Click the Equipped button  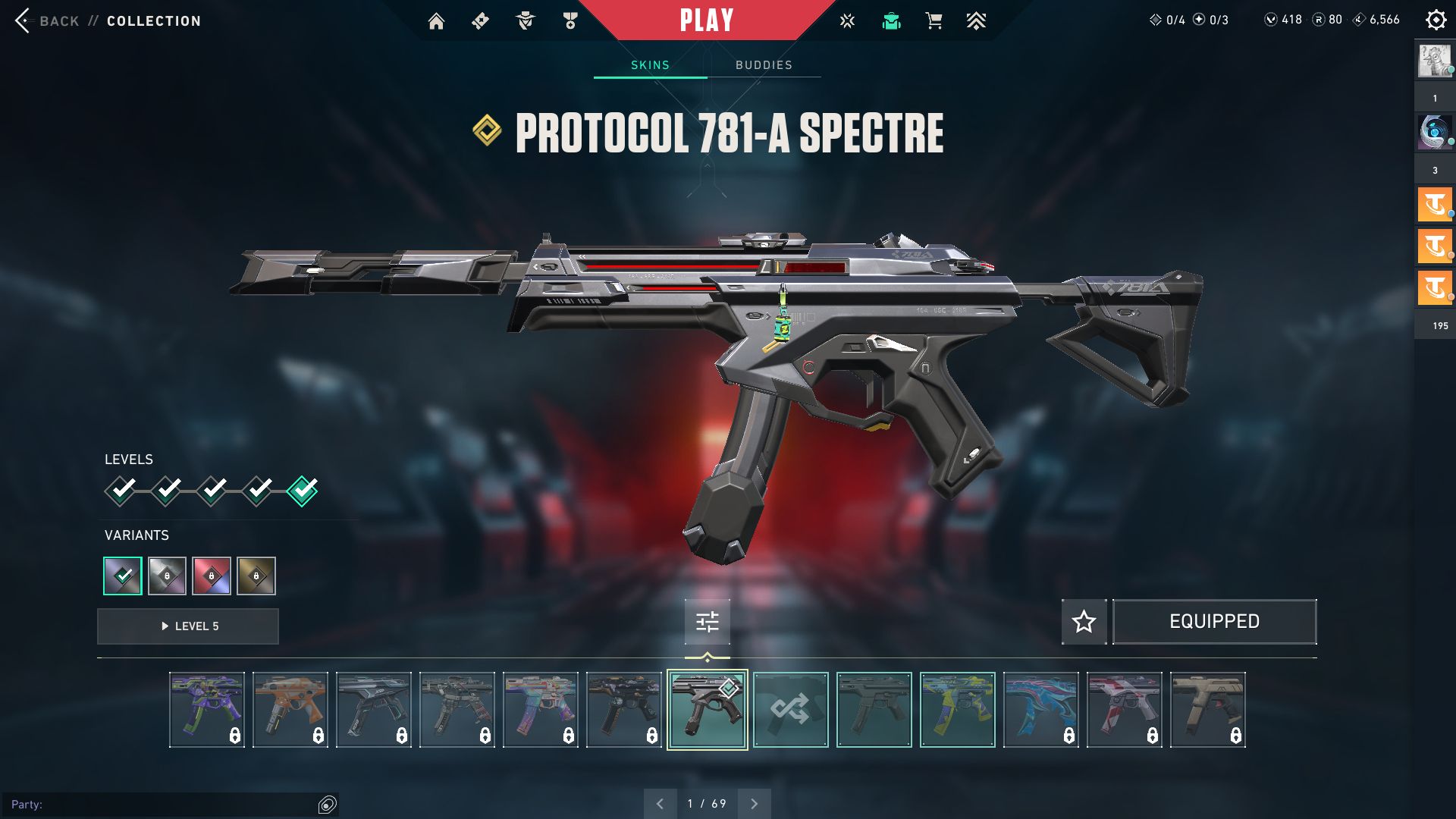point(1214,622)
